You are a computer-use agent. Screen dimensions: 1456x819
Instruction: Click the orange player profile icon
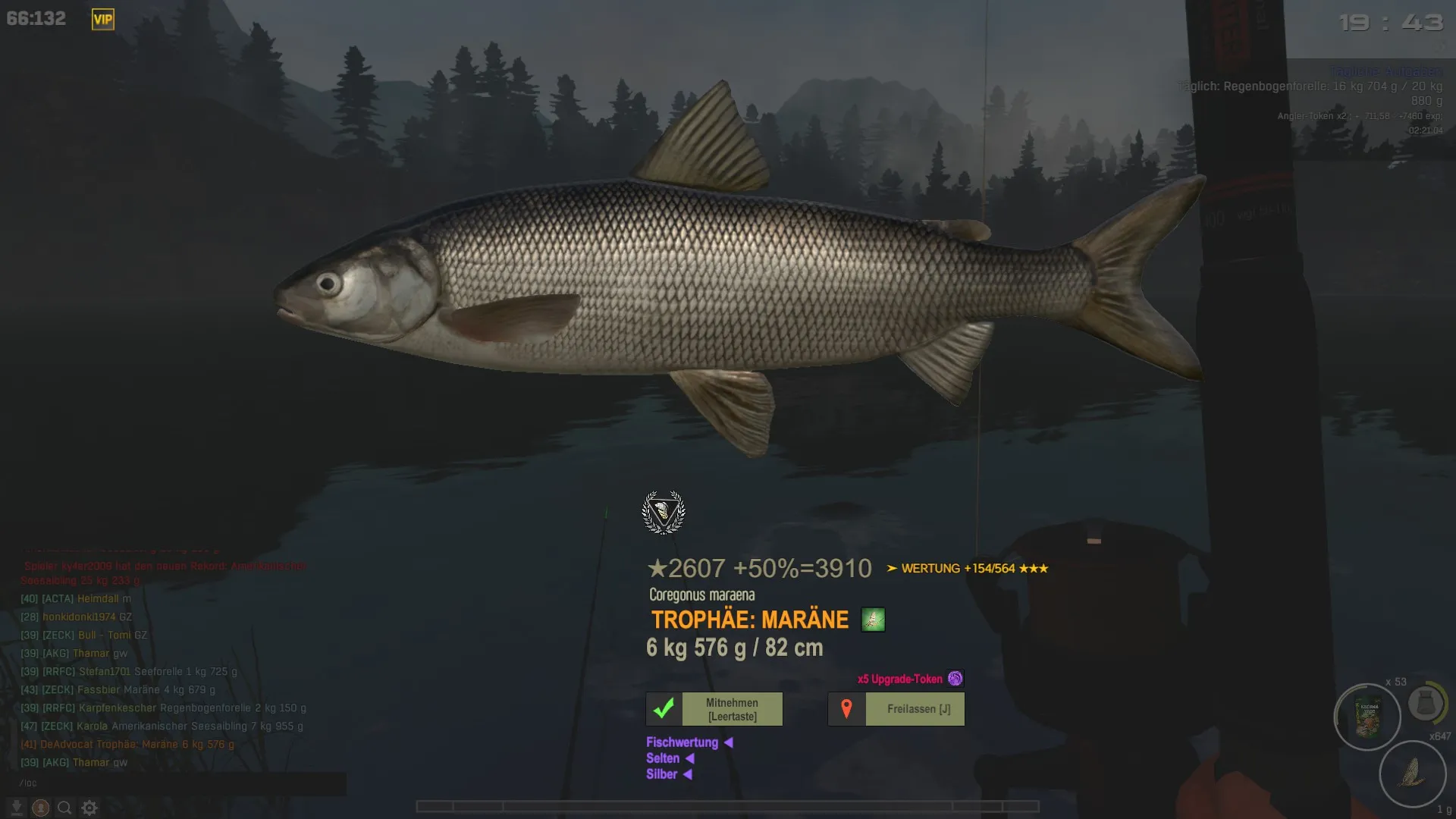click(41, 808)
